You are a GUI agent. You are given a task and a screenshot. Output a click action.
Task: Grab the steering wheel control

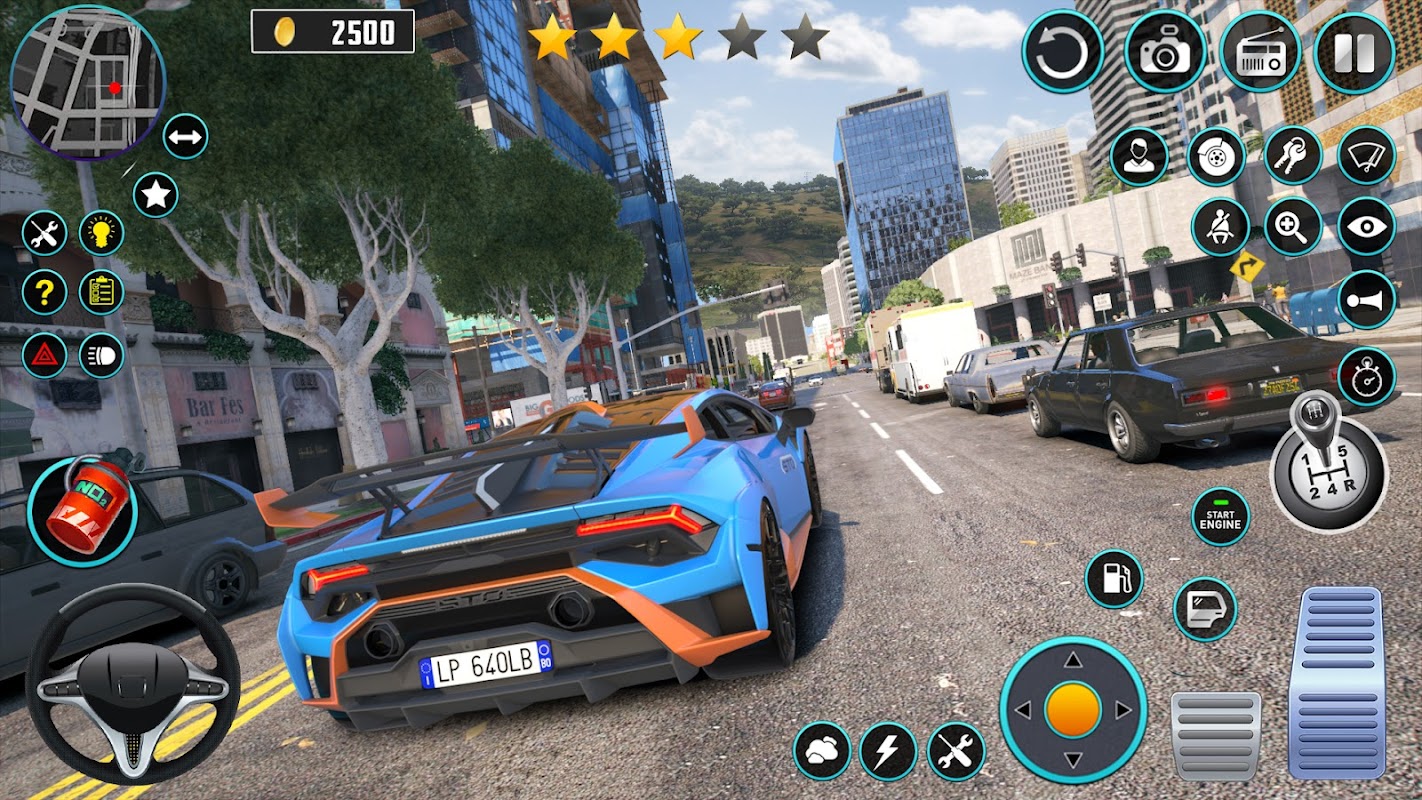133,684
